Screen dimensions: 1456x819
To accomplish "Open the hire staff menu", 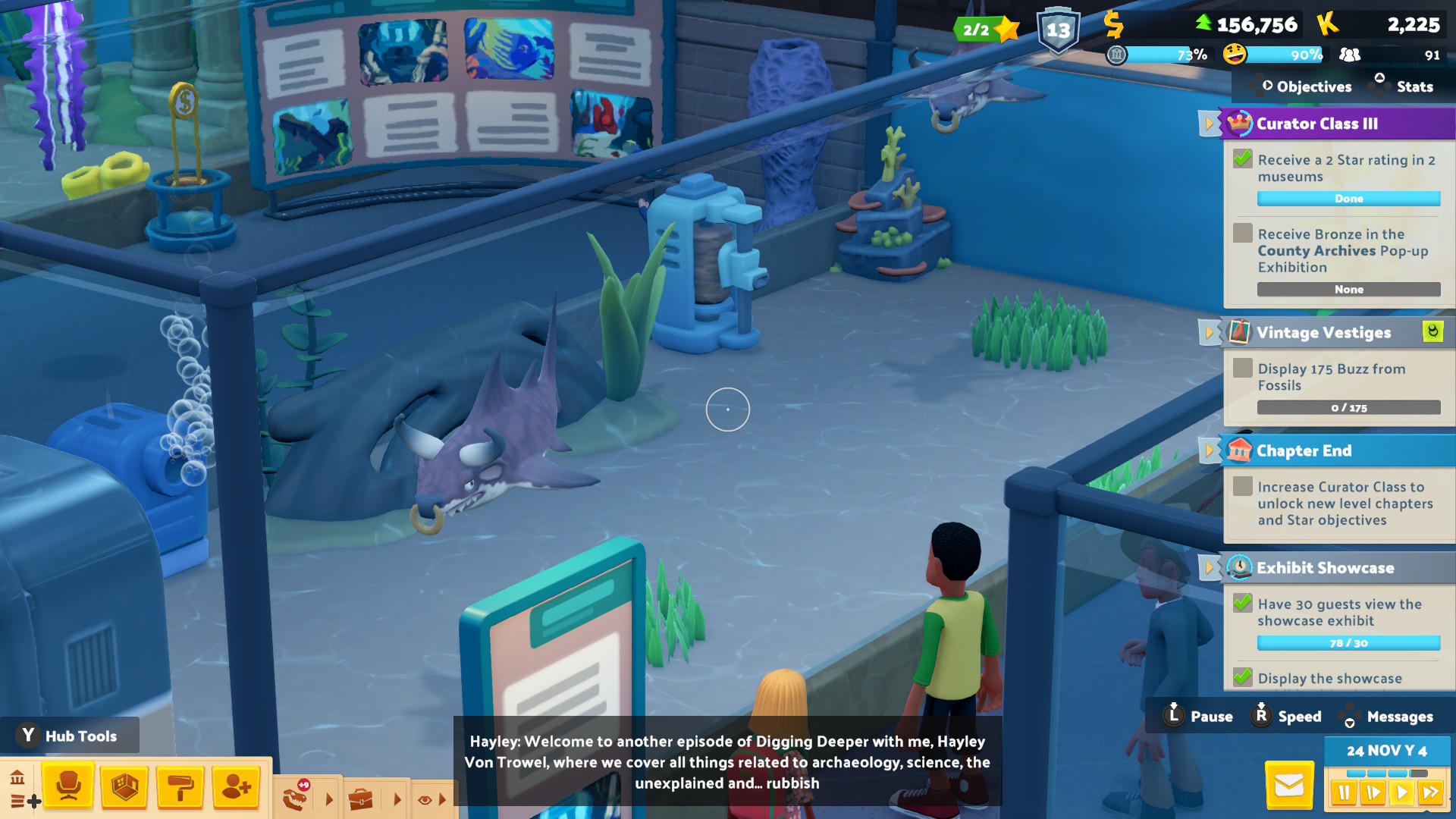I will tap(237, 786).
